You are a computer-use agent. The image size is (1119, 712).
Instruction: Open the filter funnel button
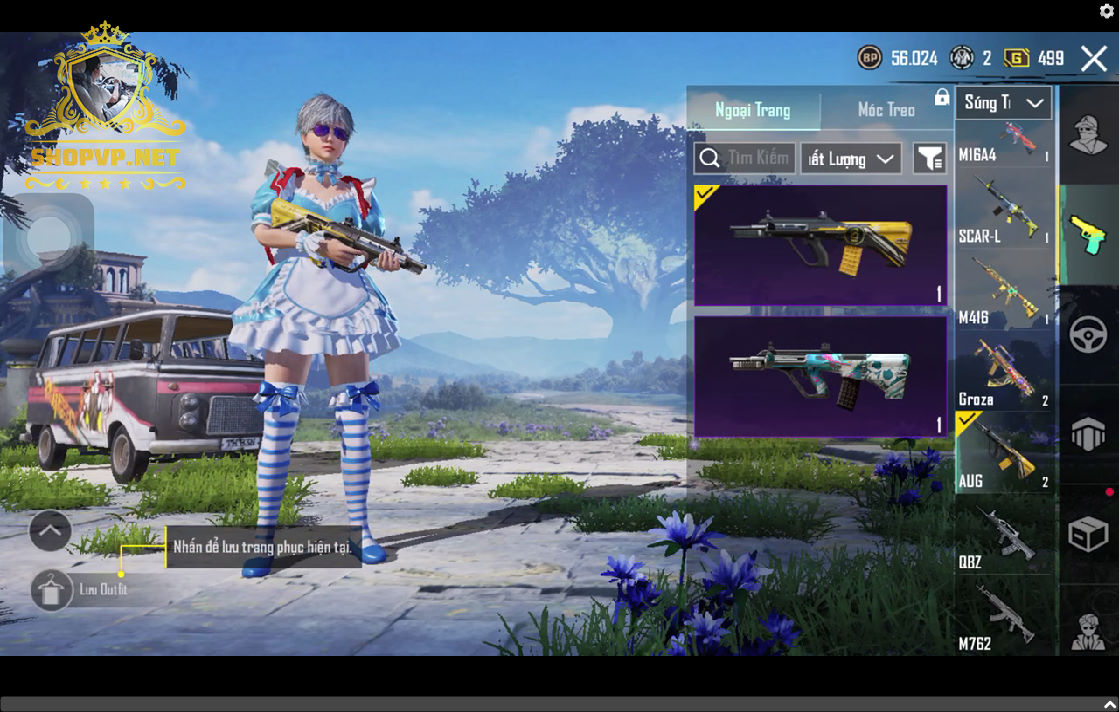coord(930,159)
